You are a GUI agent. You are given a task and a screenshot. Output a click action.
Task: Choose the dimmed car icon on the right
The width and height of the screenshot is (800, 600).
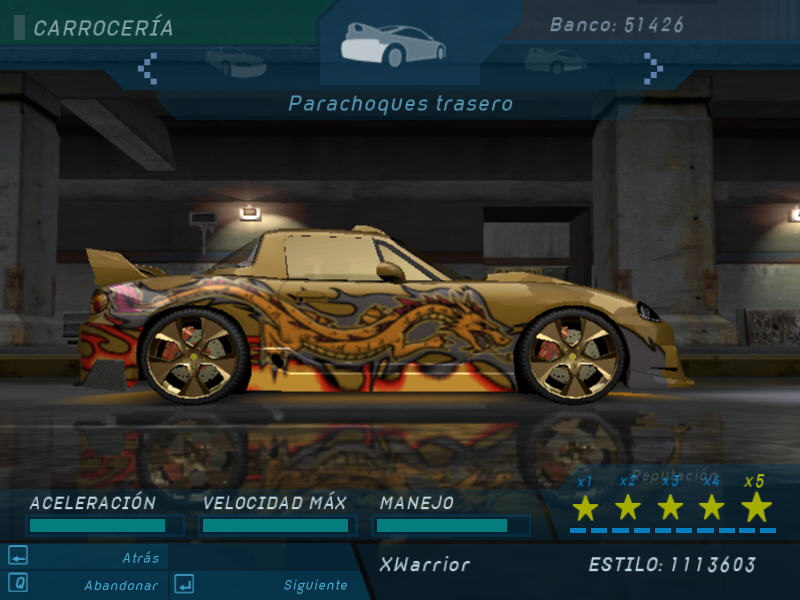[556, 61]
